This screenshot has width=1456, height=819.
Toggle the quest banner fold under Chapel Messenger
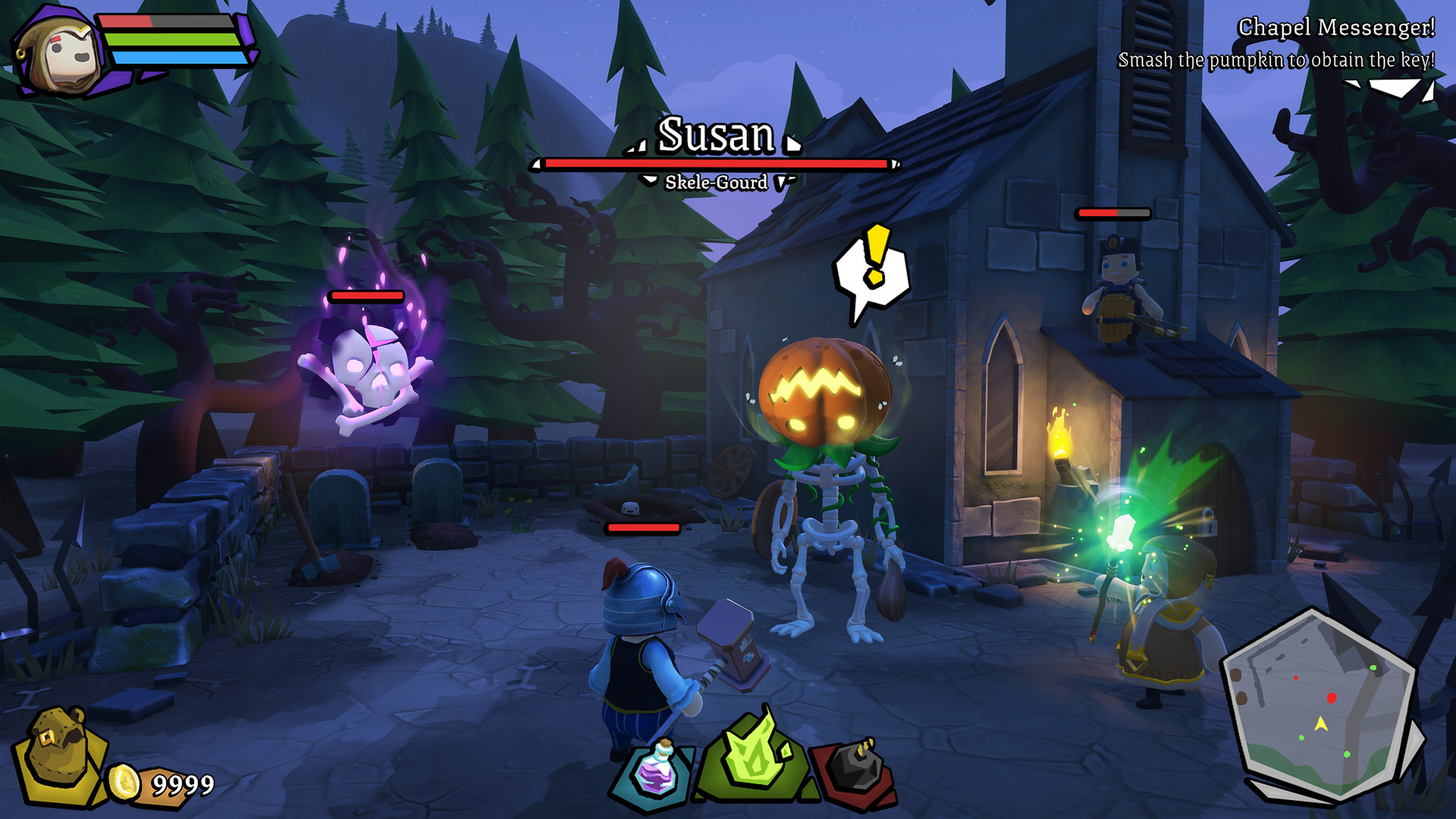(x=1392, y=89)
